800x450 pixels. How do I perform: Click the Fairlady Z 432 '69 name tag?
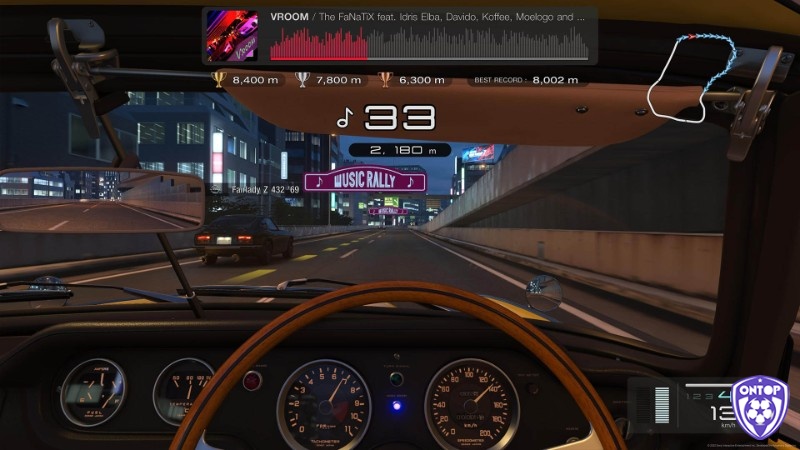(x=264, y=189)
